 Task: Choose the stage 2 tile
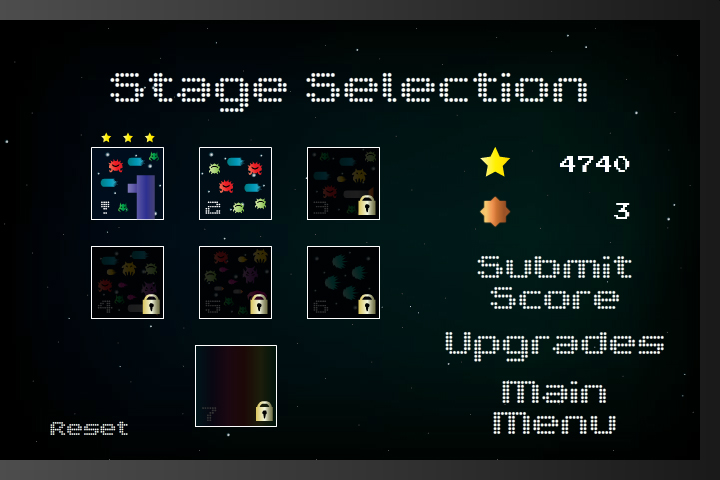(235, 183)
